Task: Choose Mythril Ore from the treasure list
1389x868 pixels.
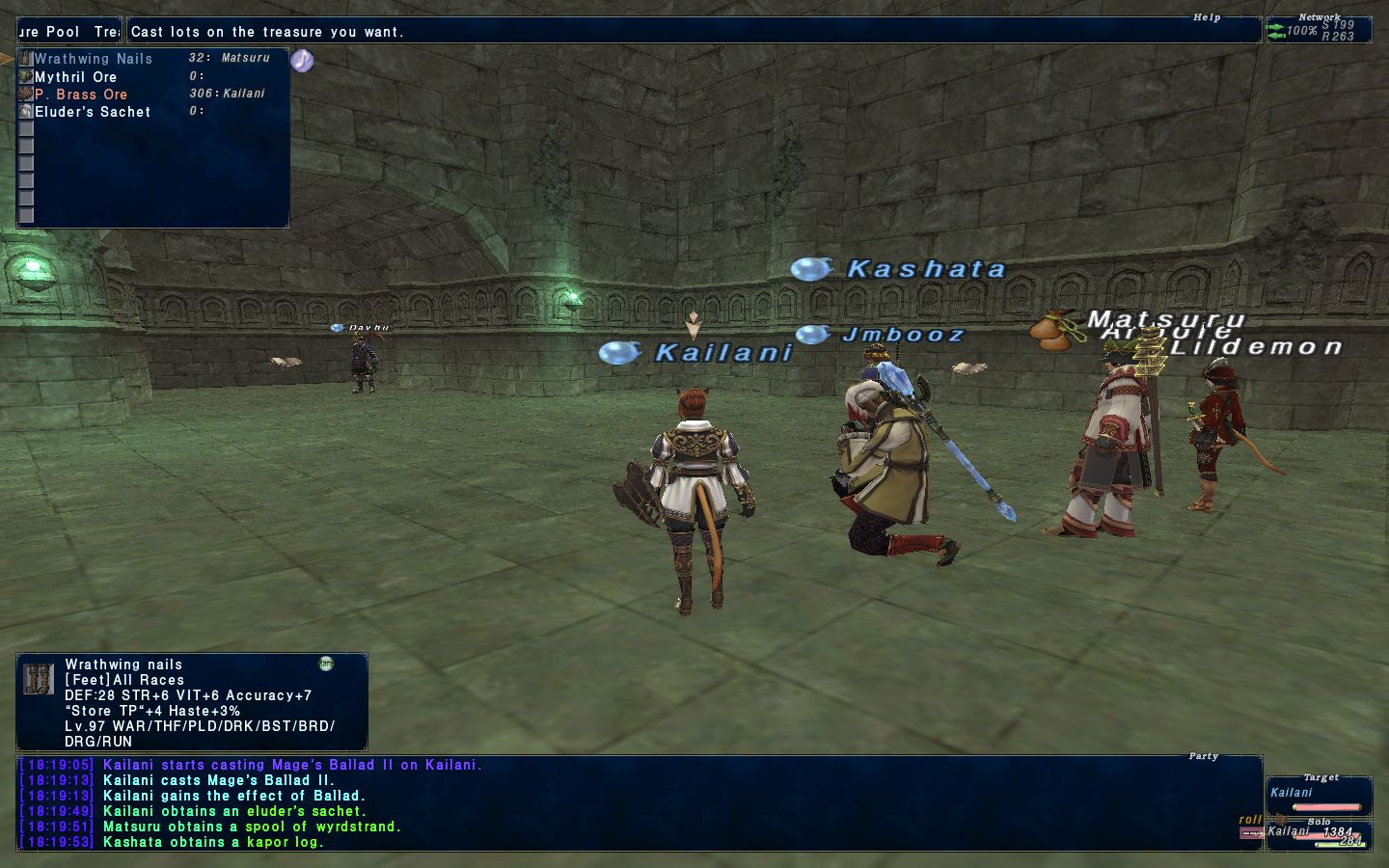Action: click(76, 77)
